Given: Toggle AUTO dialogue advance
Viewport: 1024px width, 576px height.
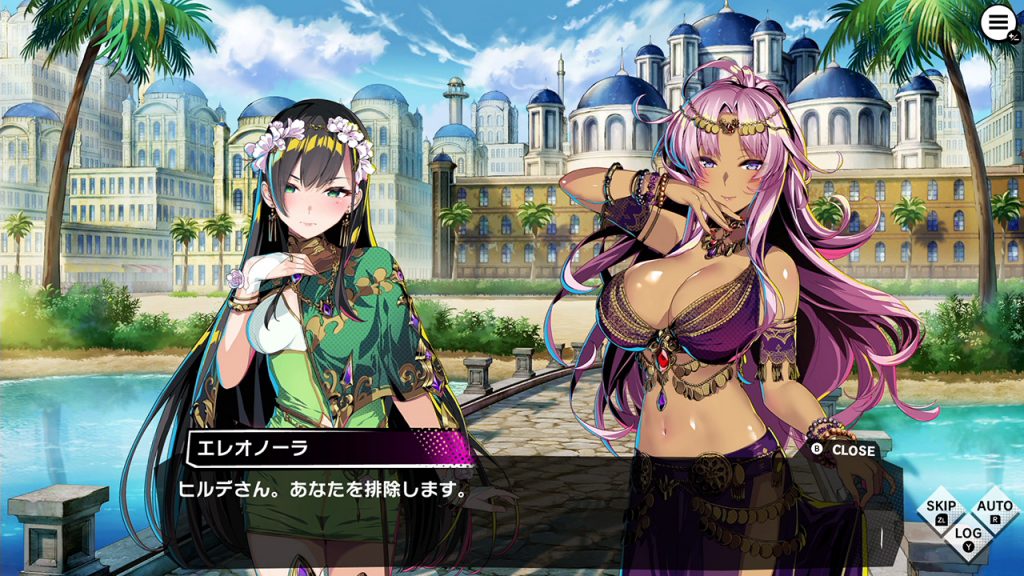Looking at the screenshot, I should point(994,511).
